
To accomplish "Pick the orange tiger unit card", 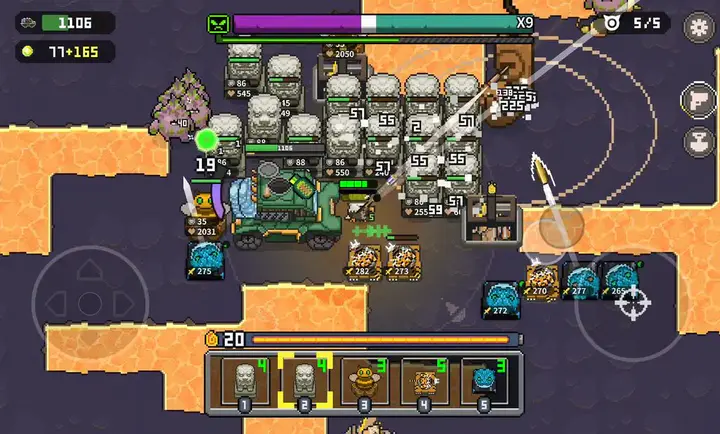I will coord(423,383).
